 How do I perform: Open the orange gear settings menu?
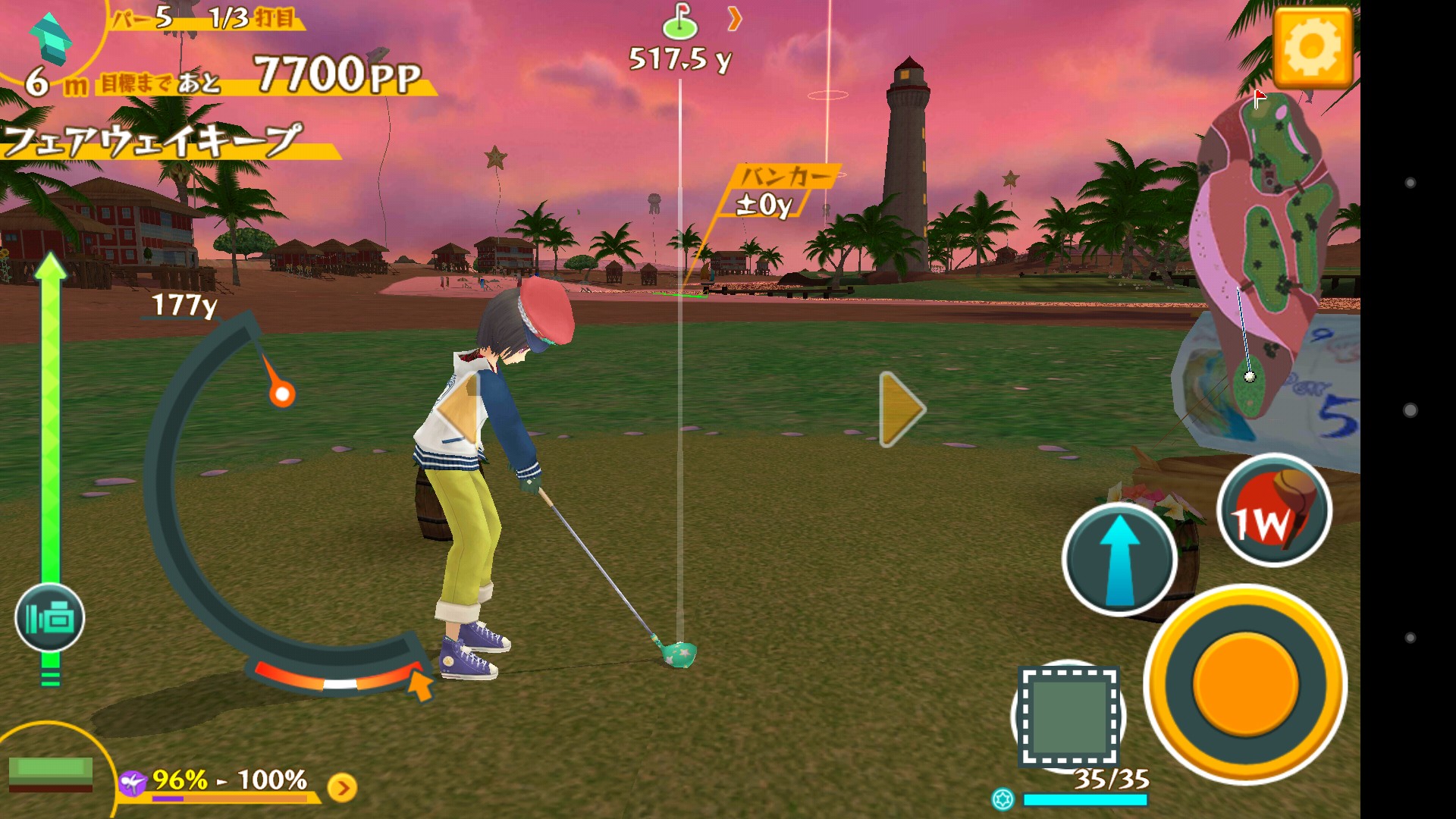(x=1313, y=48)
